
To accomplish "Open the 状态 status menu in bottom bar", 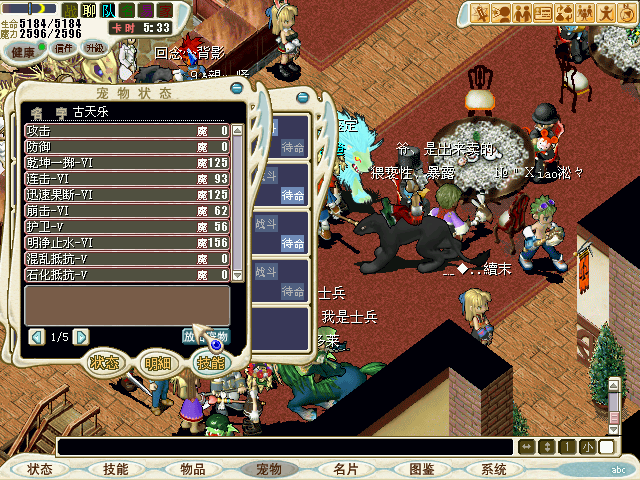I will pyautogui.click(x=40, y=469).
